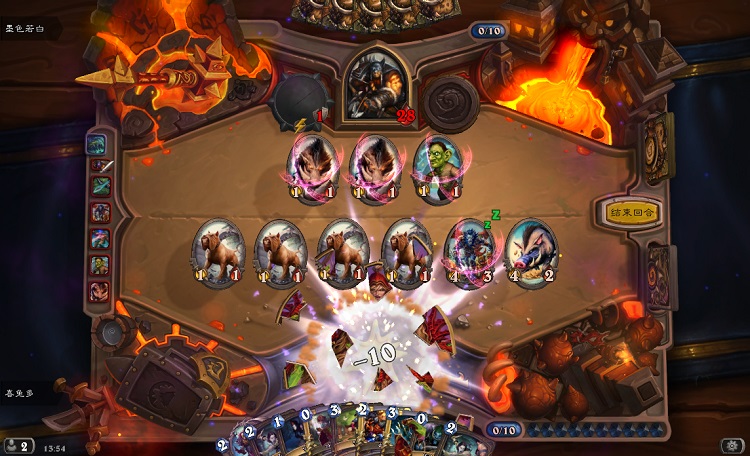This screenshot has width=750, height=456.
Task: View the top history tile
Action: 100,145
